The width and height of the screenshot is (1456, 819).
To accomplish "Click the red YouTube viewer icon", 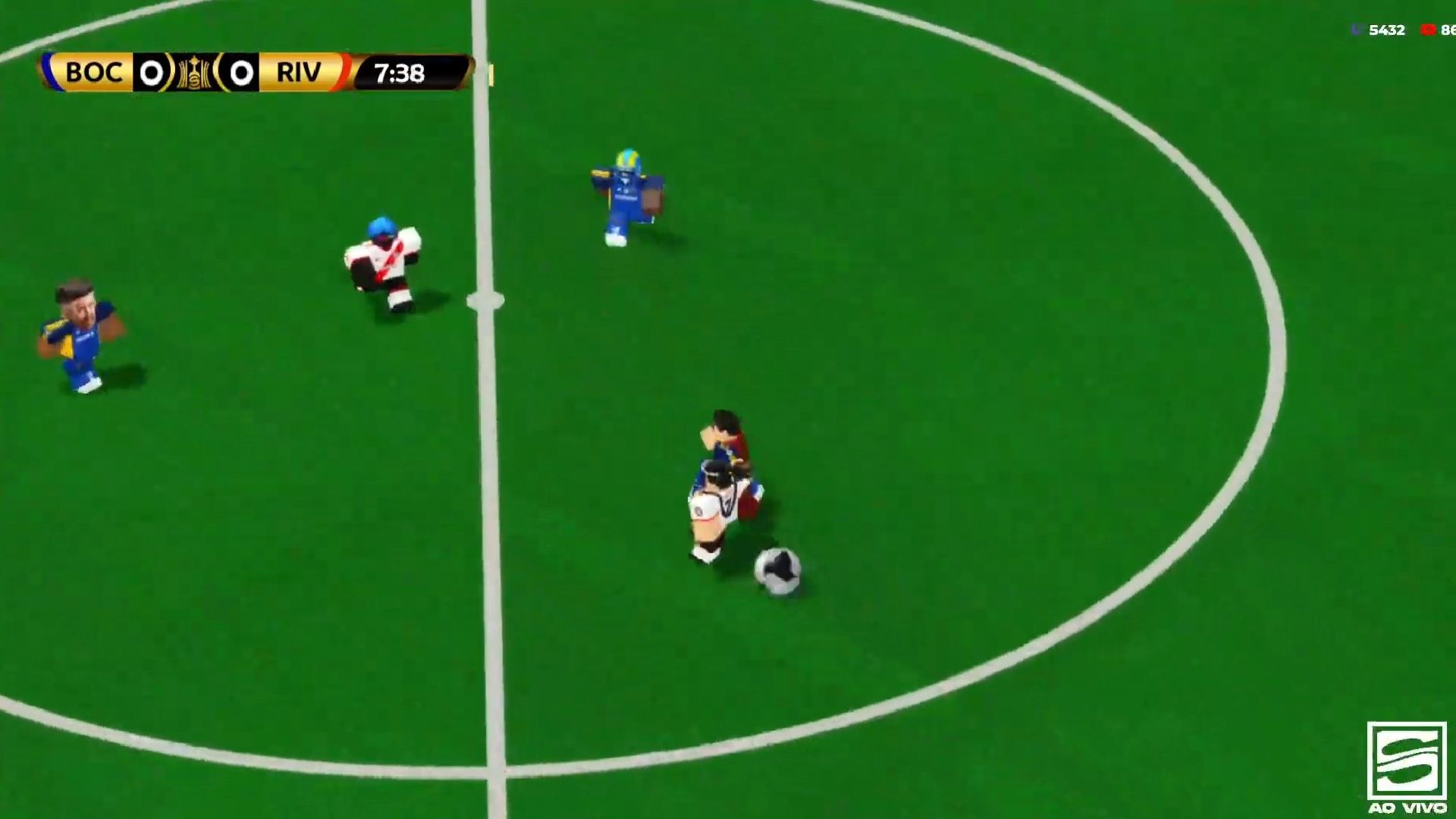I will (1429, 29).
